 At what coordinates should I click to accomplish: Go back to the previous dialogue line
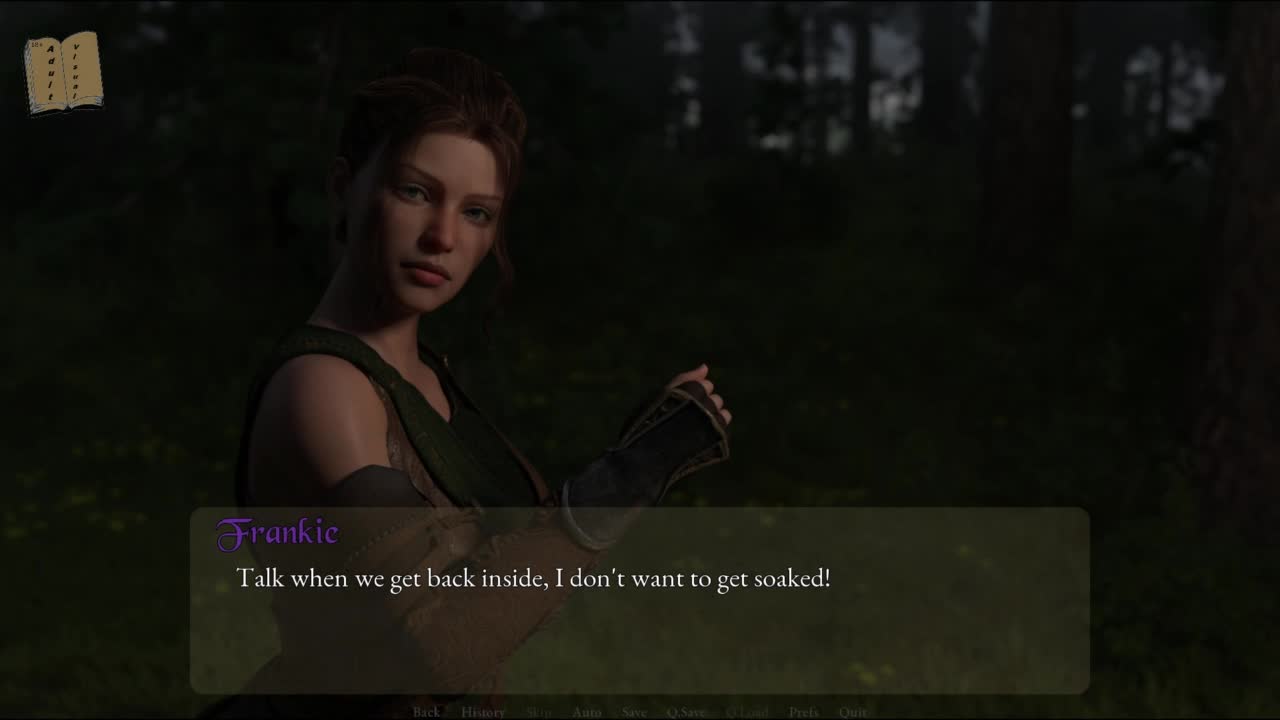click(426, 712)
